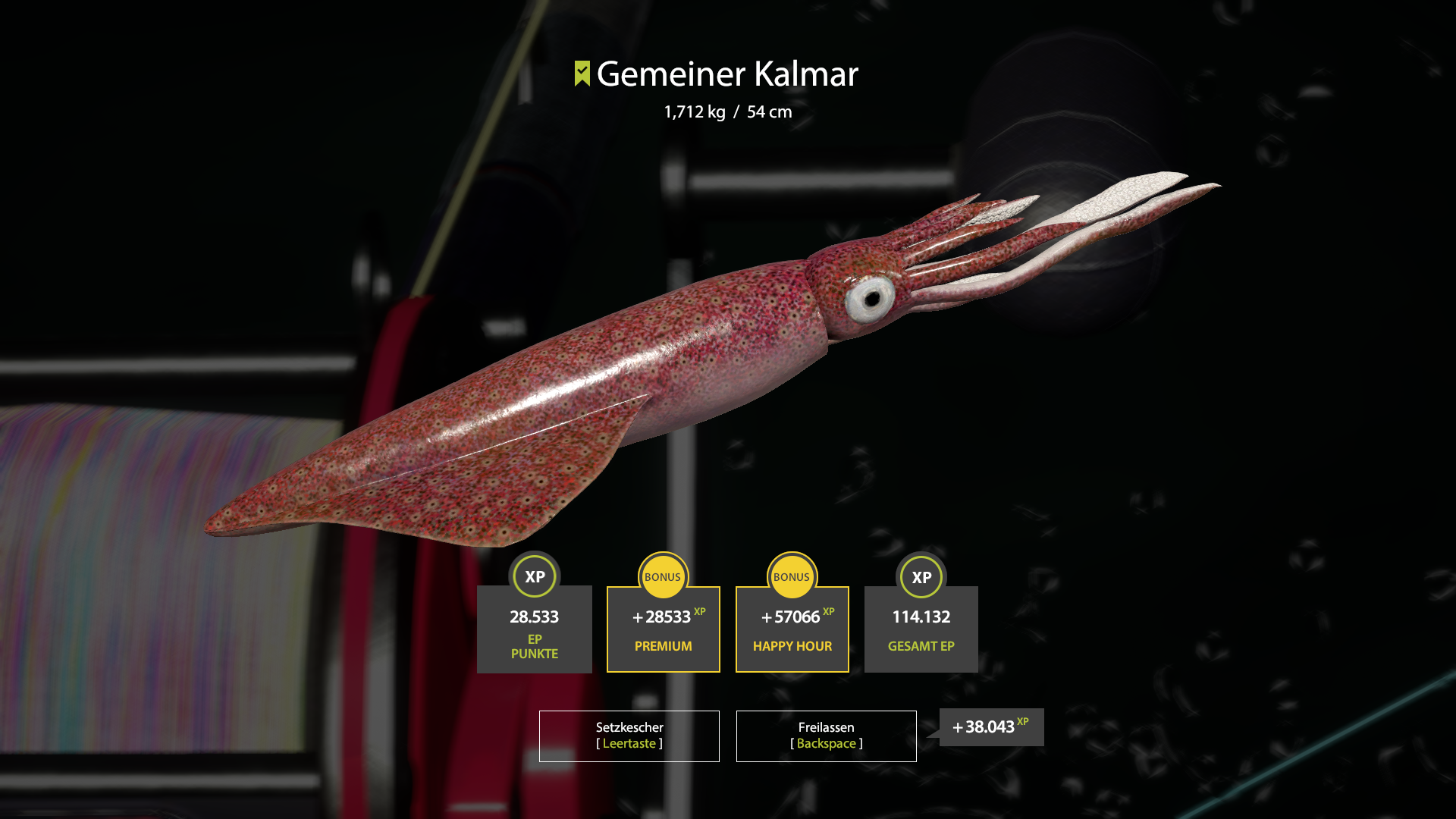Select the XP circle above GESAMT EP
Image resolution: width=1456 pixels, height=819 pixels.
click(921, 577)
